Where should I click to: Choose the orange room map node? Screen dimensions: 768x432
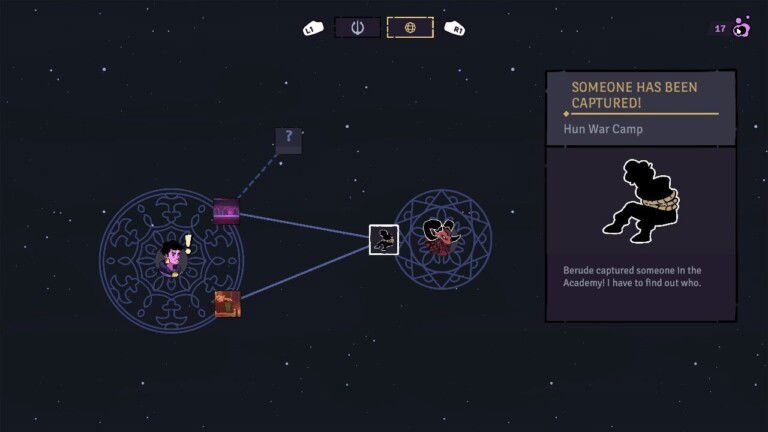click(x=228, y=303)
